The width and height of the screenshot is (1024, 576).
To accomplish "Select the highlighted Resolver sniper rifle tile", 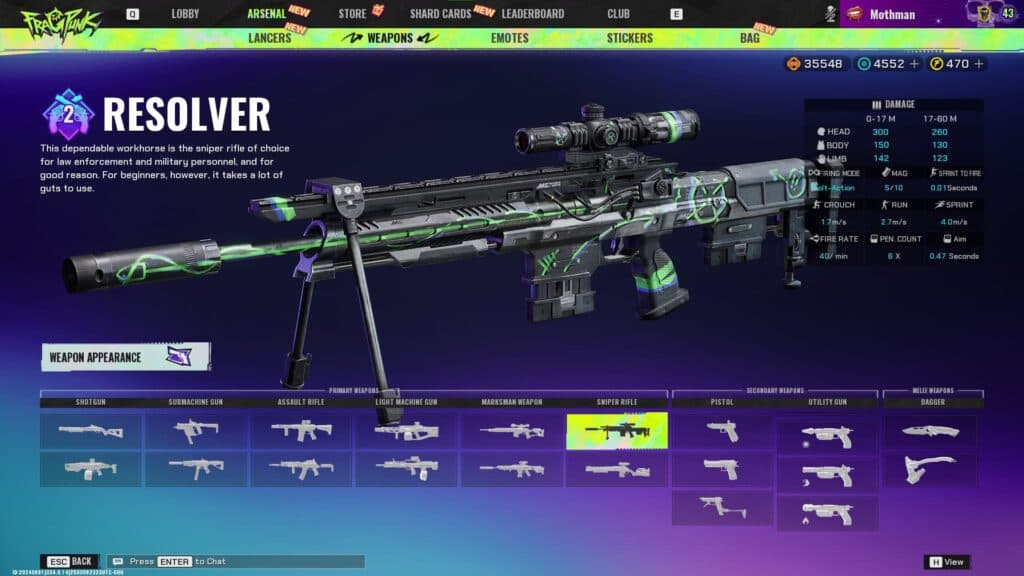I will (x=616, y=431).
